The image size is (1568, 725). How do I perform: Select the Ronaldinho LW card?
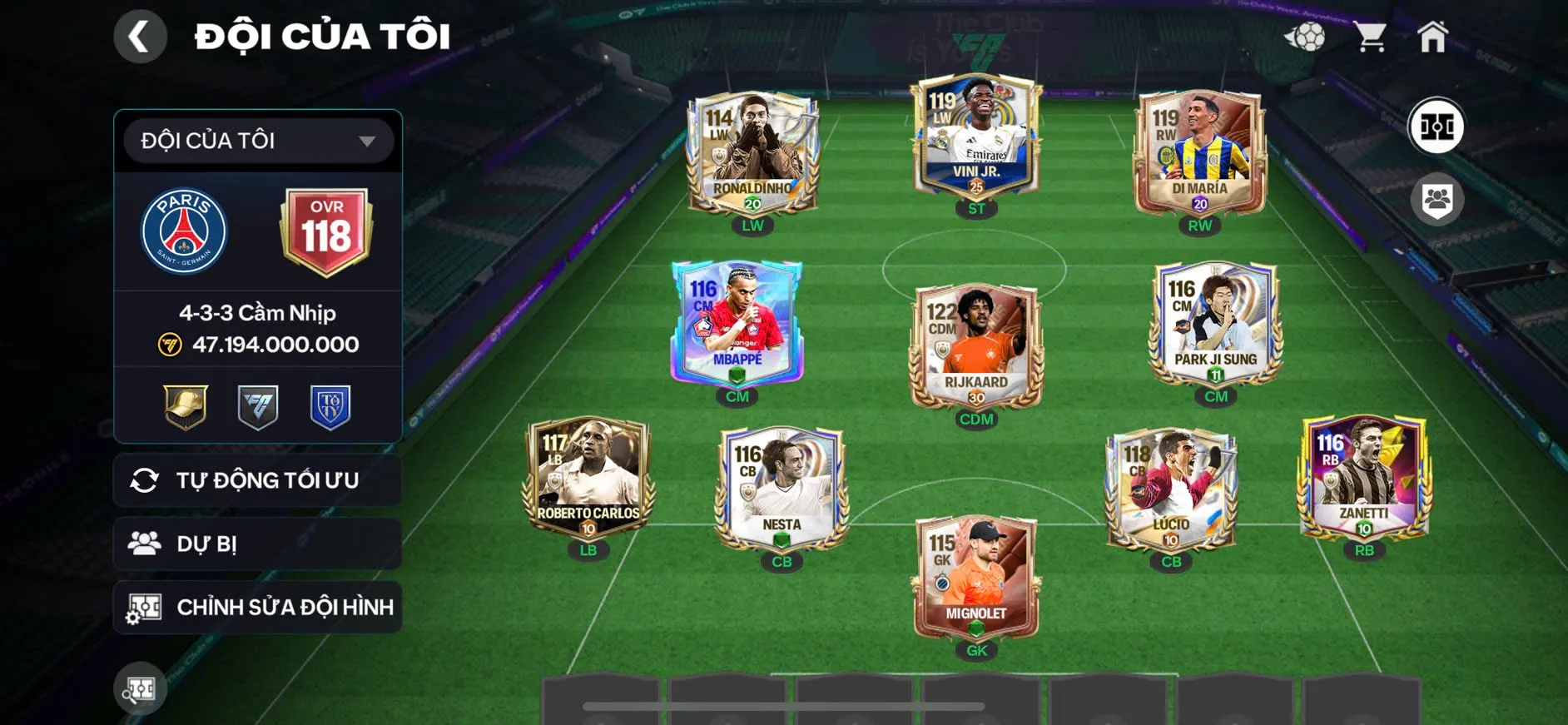click(x=753, y=154)
